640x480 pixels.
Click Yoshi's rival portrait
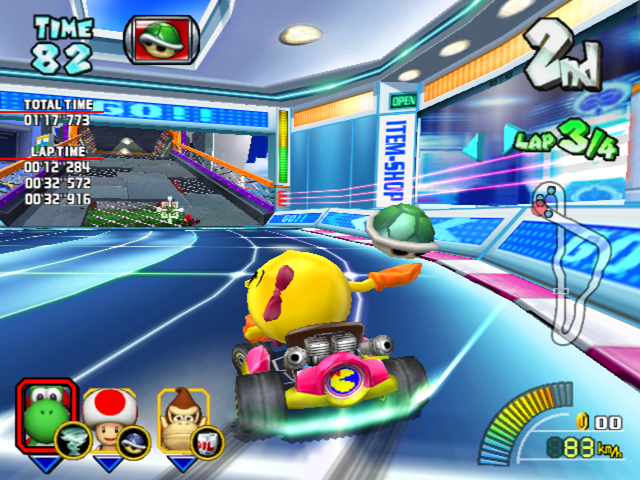click(45, 411)
